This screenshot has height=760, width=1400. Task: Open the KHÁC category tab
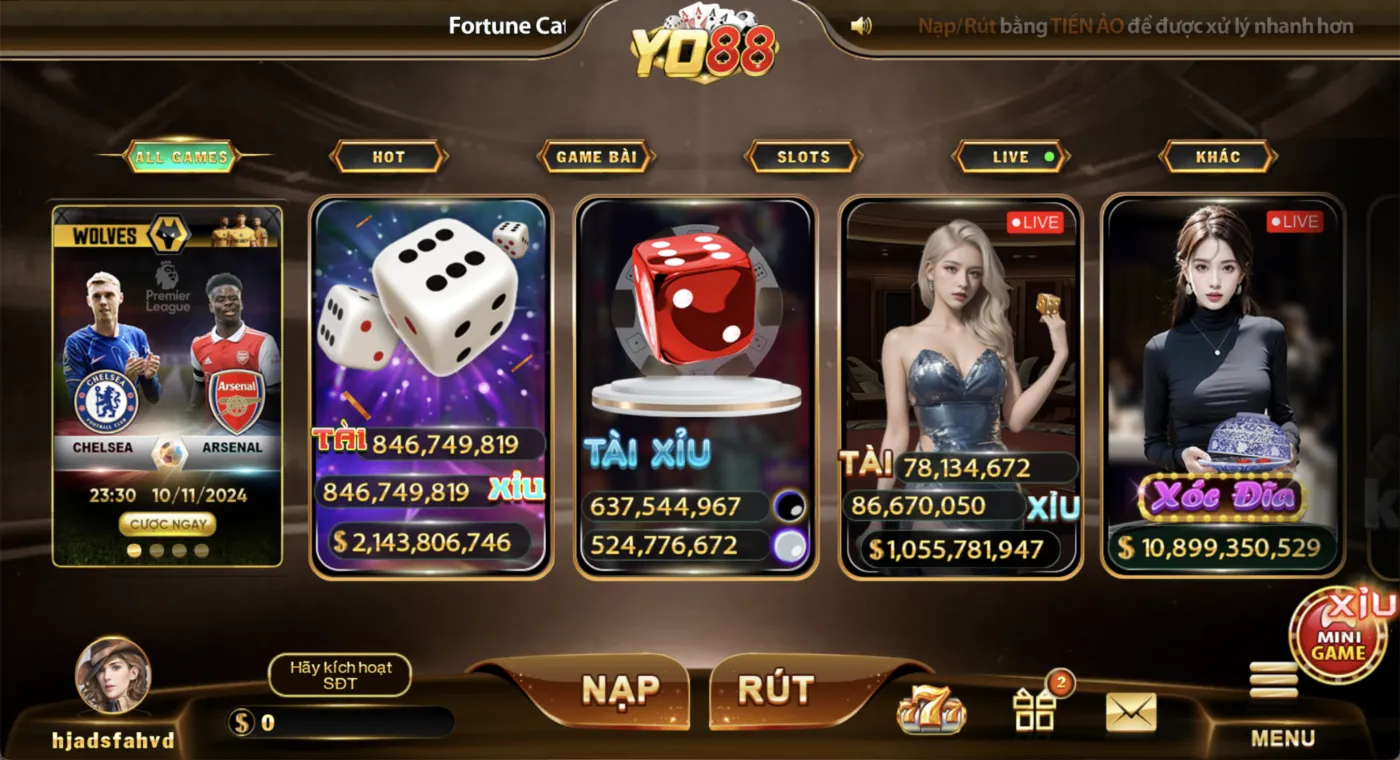point(1217,156)
